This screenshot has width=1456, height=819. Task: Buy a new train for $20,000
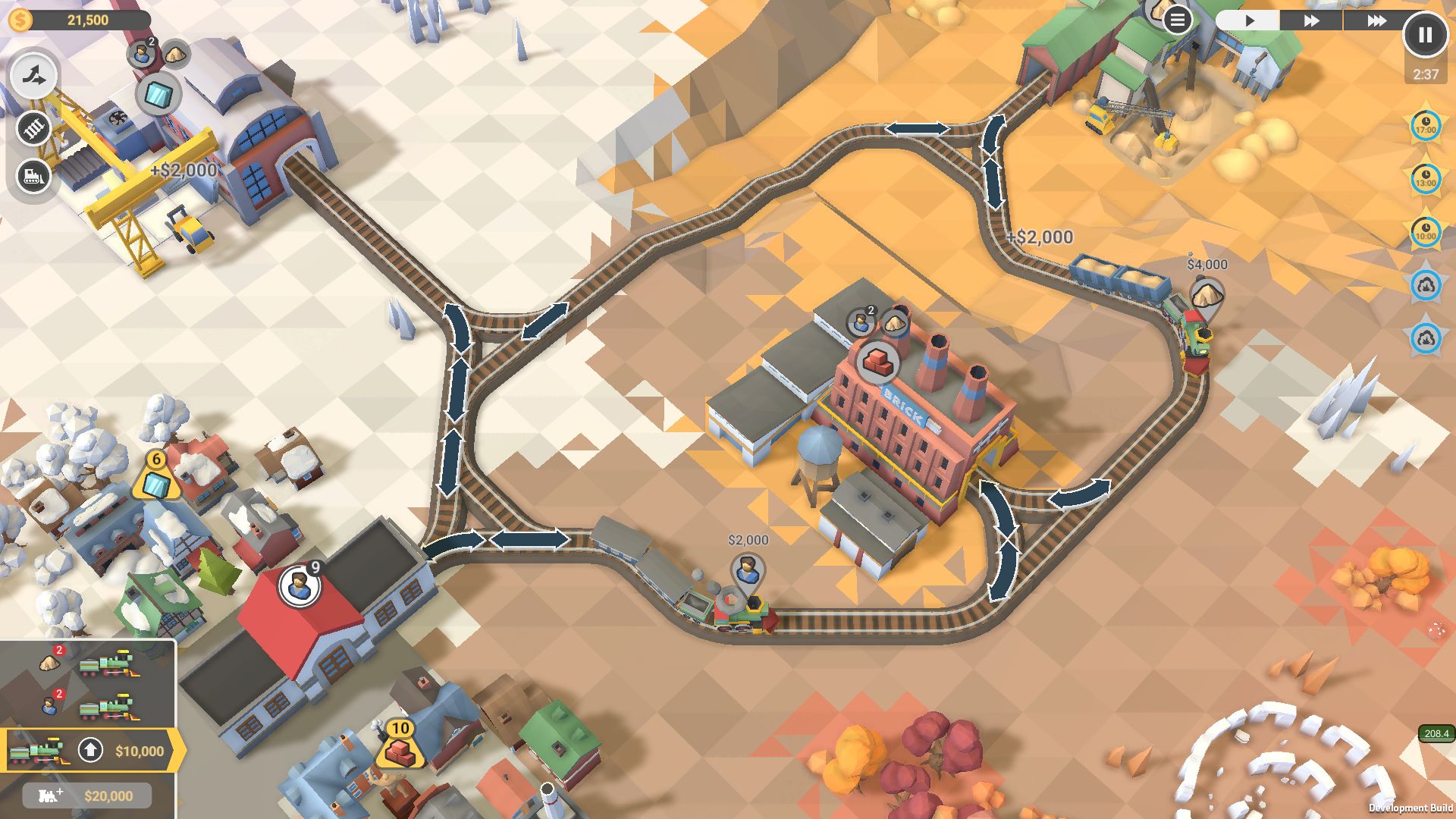click(87, 795)
